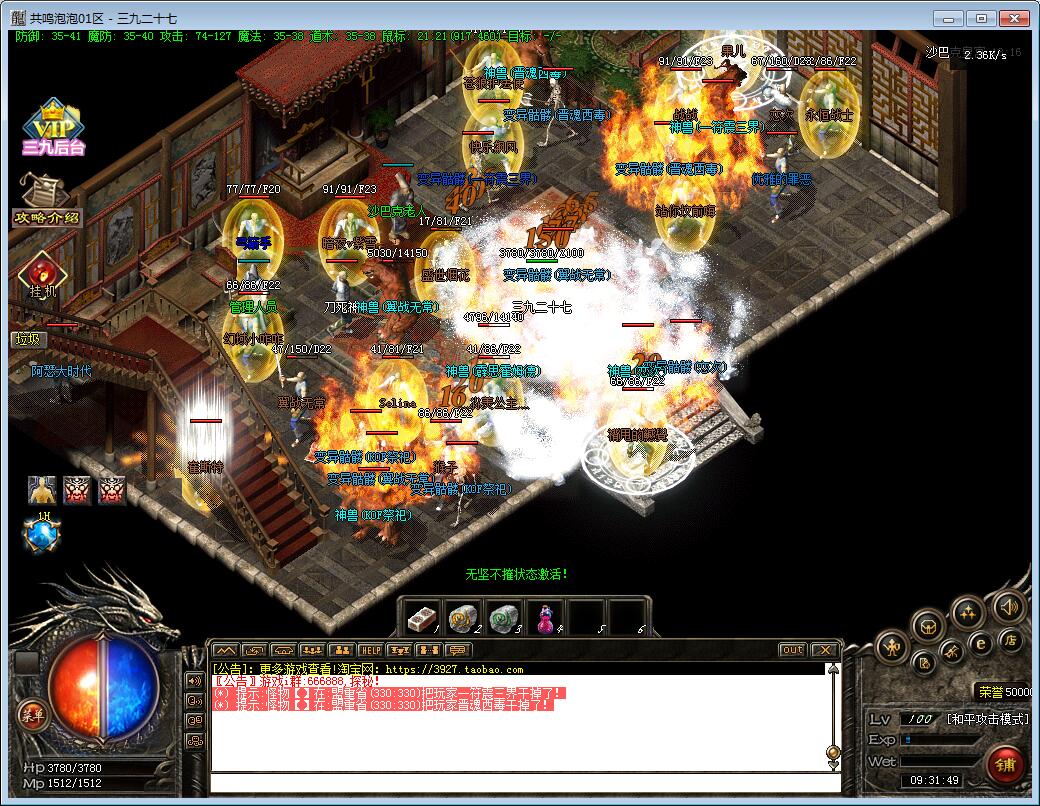Screen dimensions: 1040x806
Task: Toggle sound with the round speaker button
Action: pos(1009,606)
